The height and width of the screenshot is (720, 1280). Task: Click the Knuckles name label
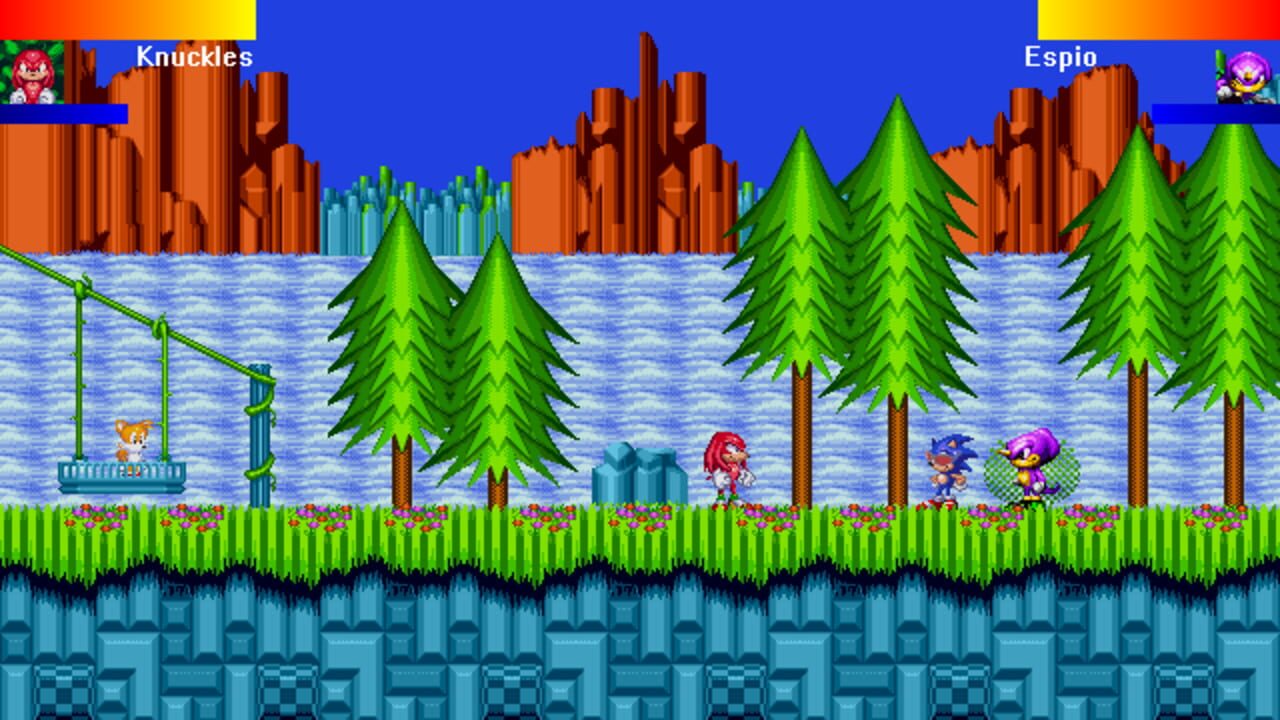[x=193, y=56]
